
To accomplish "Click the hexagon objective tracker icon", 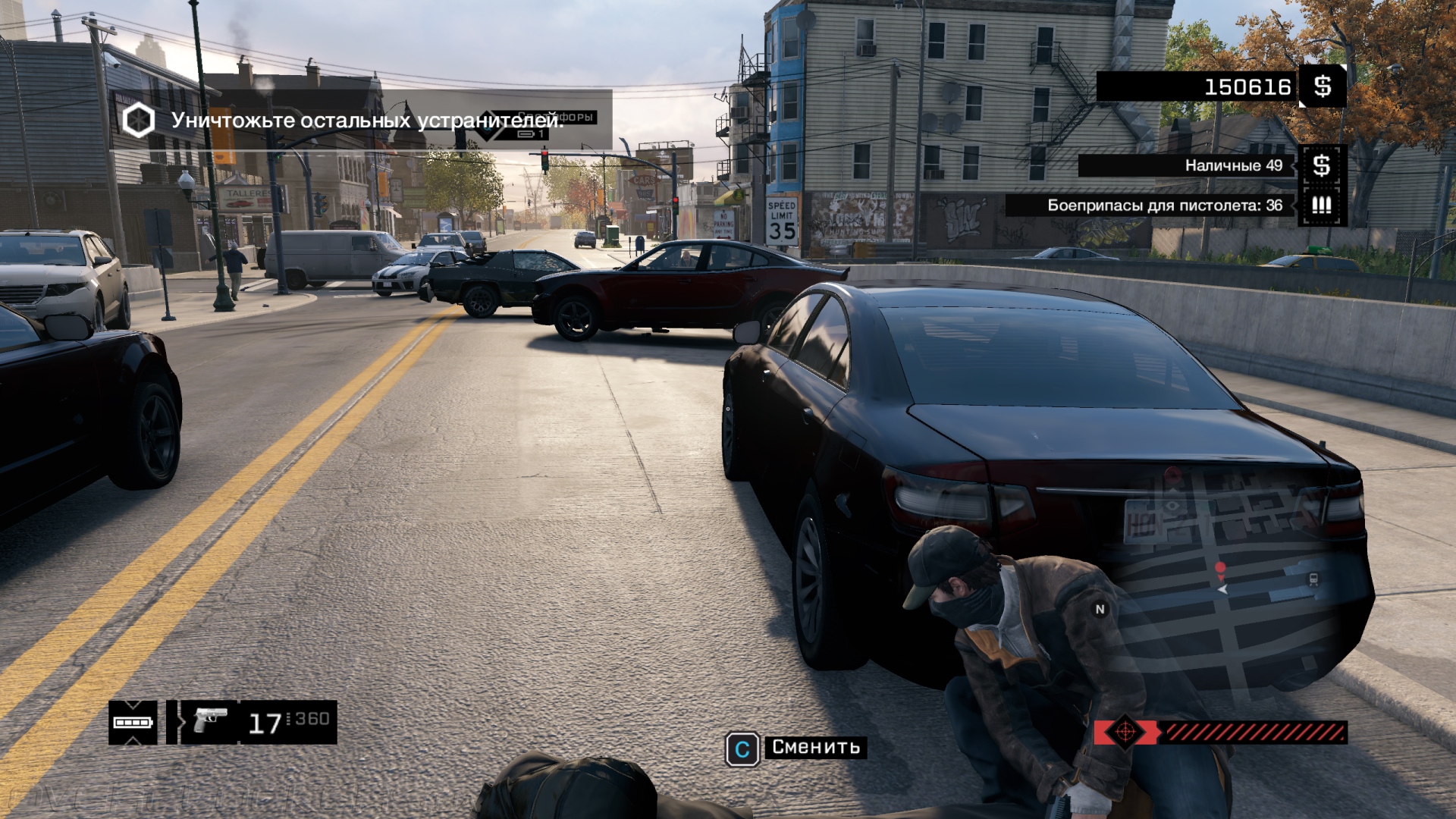I will pos(139,120).
